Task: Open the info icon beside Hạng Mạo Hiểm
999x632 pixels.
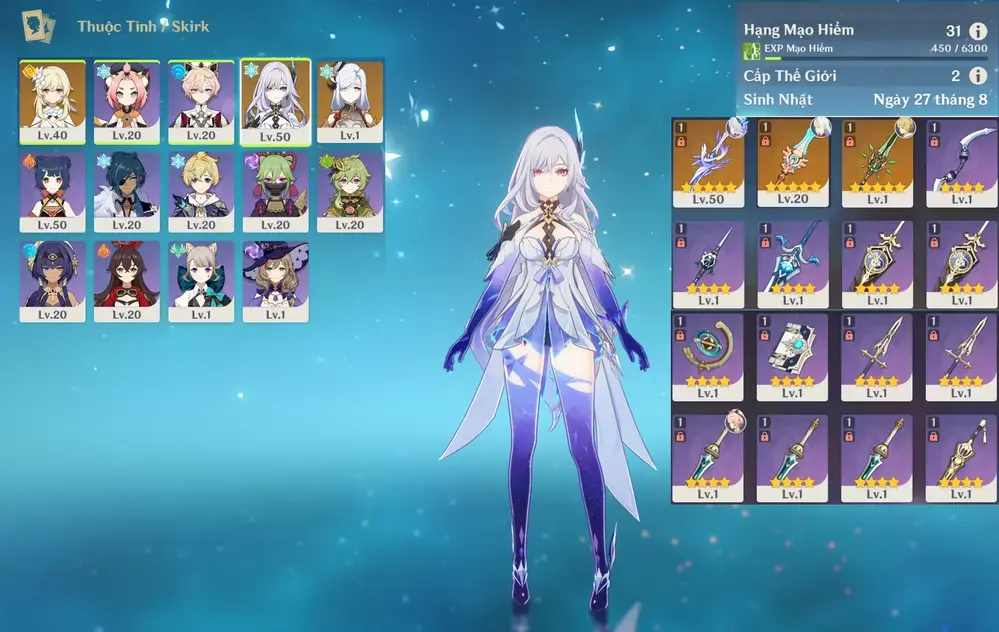Action: [978, 31]
